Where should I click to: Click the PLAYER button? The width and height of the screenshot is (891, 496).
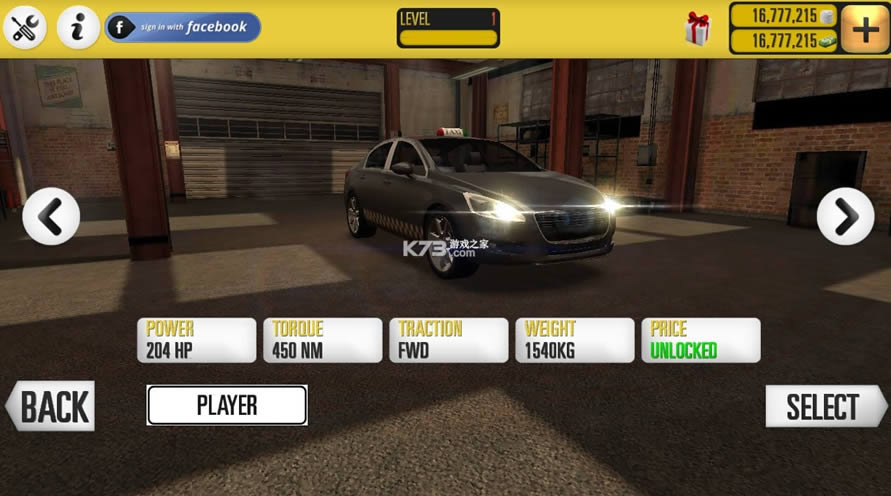[x=227, y=405]
